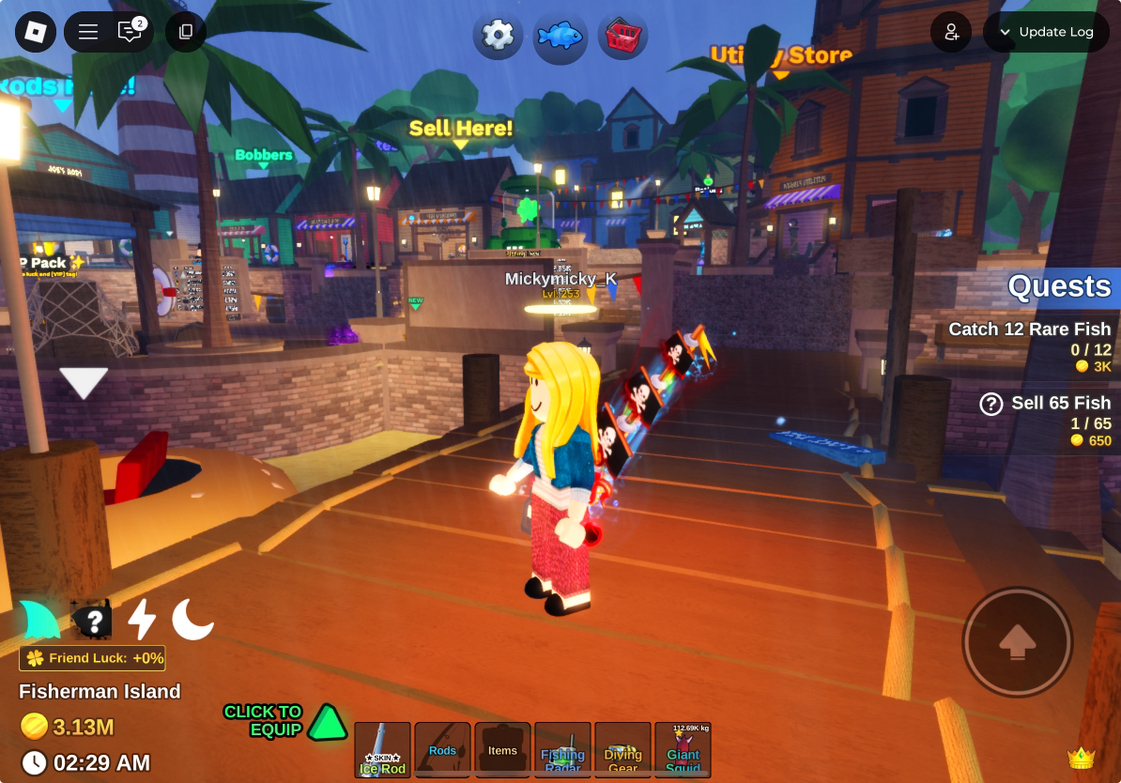1121x783 pixels.
Task: Open the blue fish menu
Action: tap(560, 36)
